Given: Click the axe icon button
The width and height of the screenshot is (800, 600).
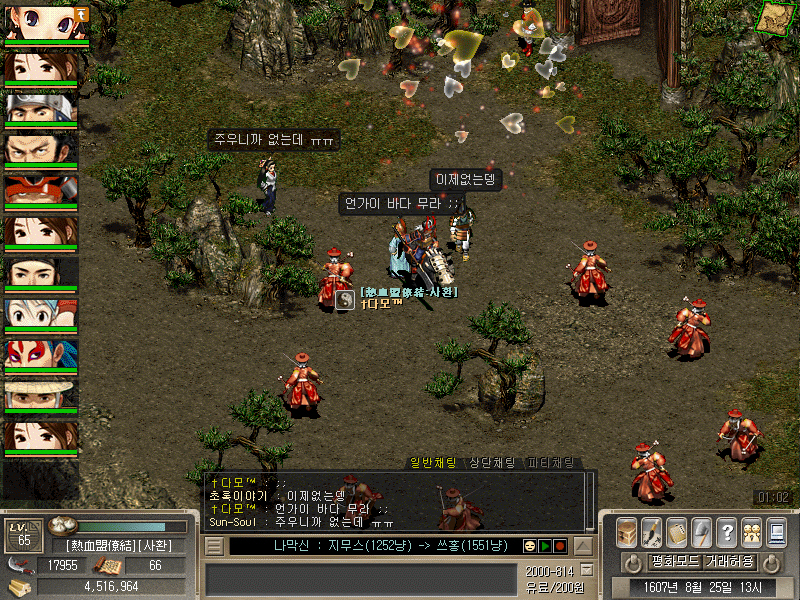Looking at the screenshot, I should pyautogui.click(x=701, y=530).
